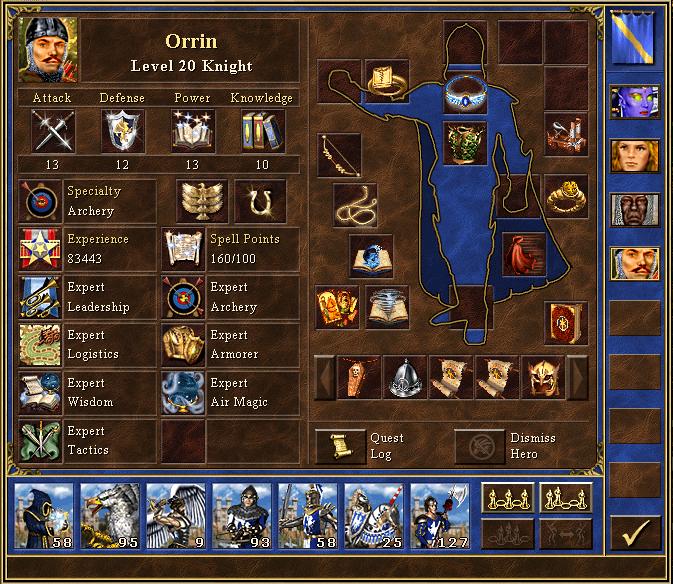Image resolution: width=673 pixels, height=584 pixels.
Task: Choose the silver helmet in backpack
Action: click(x=405, y=378)
